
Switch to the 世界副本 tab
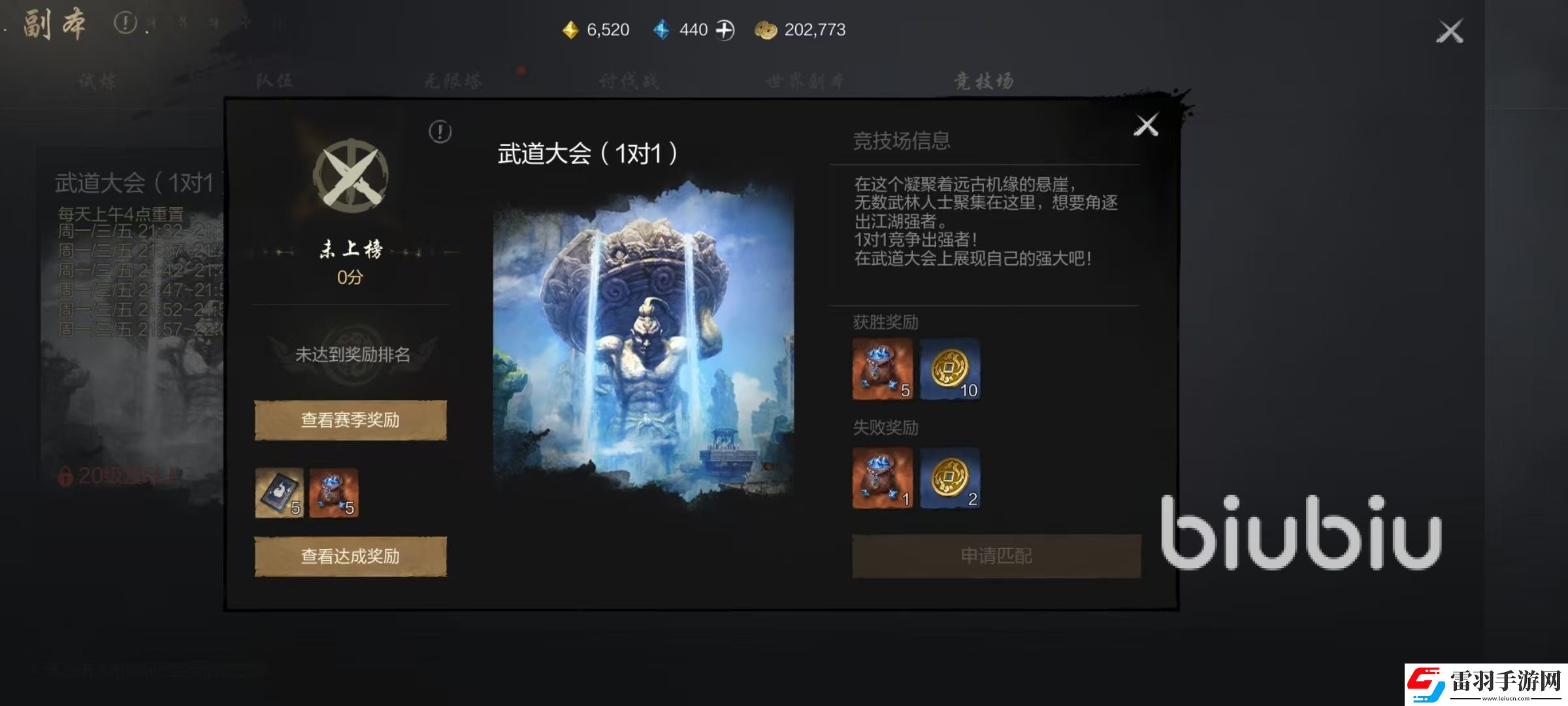804,80
